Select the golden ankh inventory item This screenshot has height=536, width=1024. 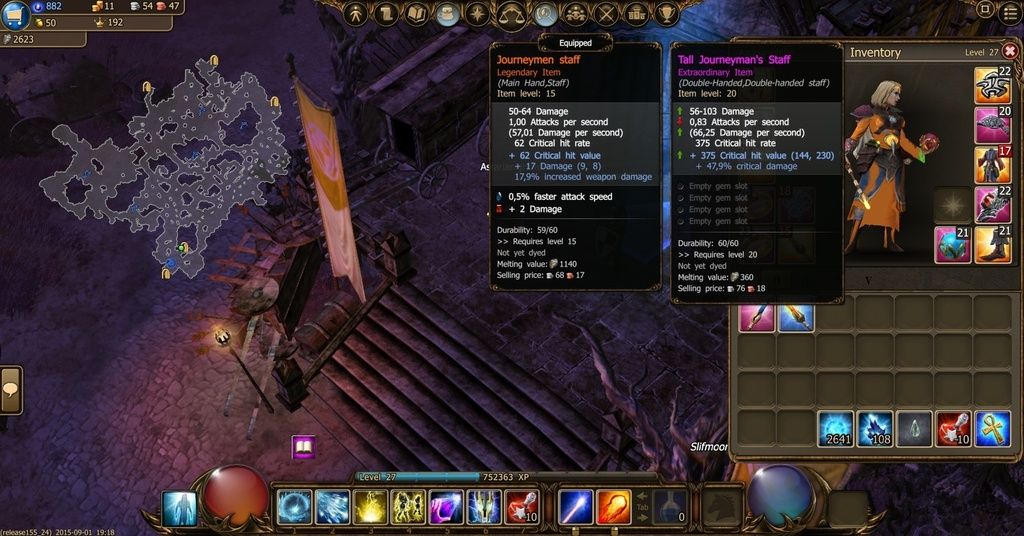pyautogui.click(x=992, y=428)
